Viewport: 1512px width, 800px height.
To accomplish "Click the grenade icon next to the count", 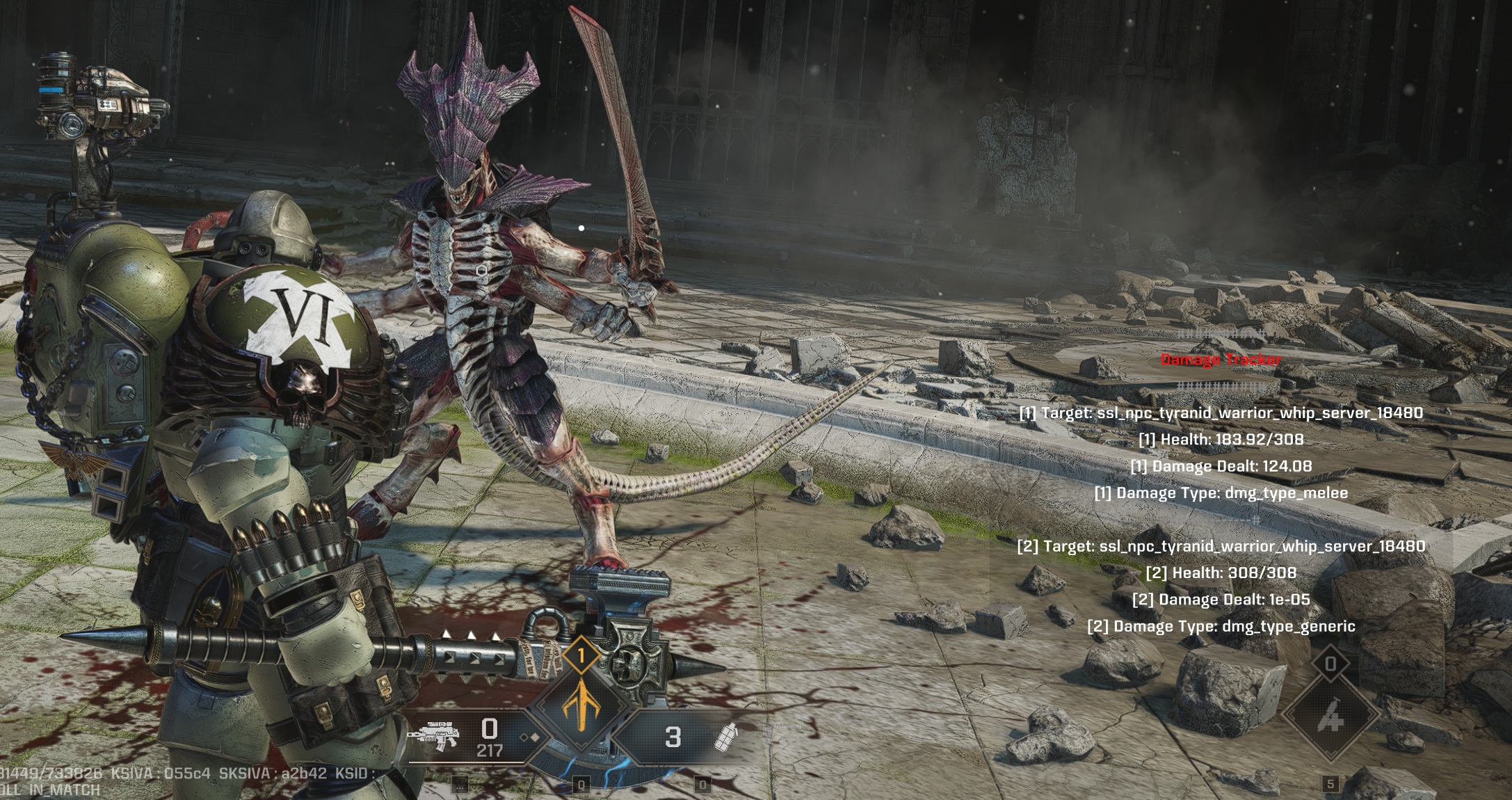I will tap(728, 737).
